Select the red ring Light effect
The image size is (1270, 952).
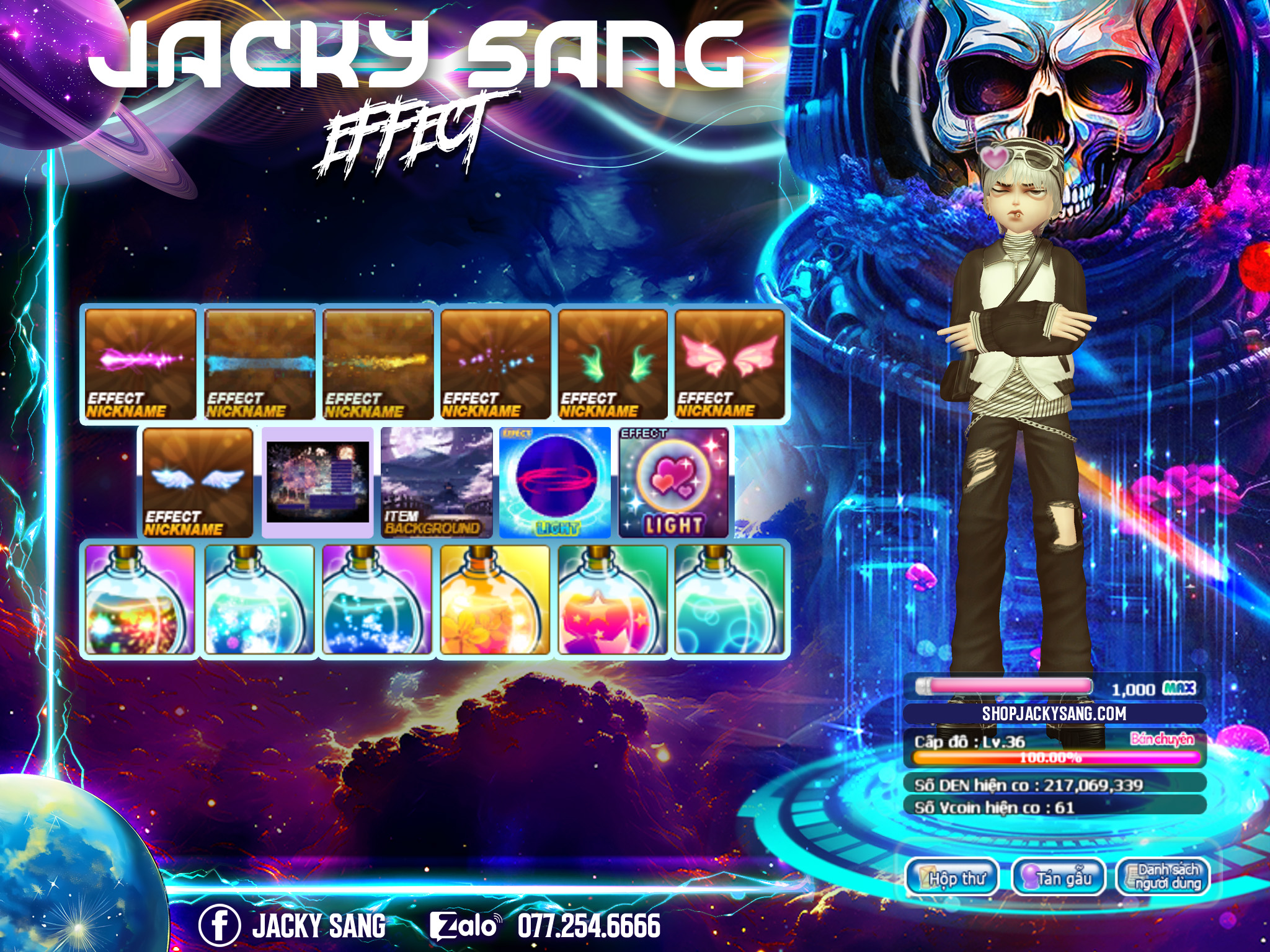[x=556, y=482]
